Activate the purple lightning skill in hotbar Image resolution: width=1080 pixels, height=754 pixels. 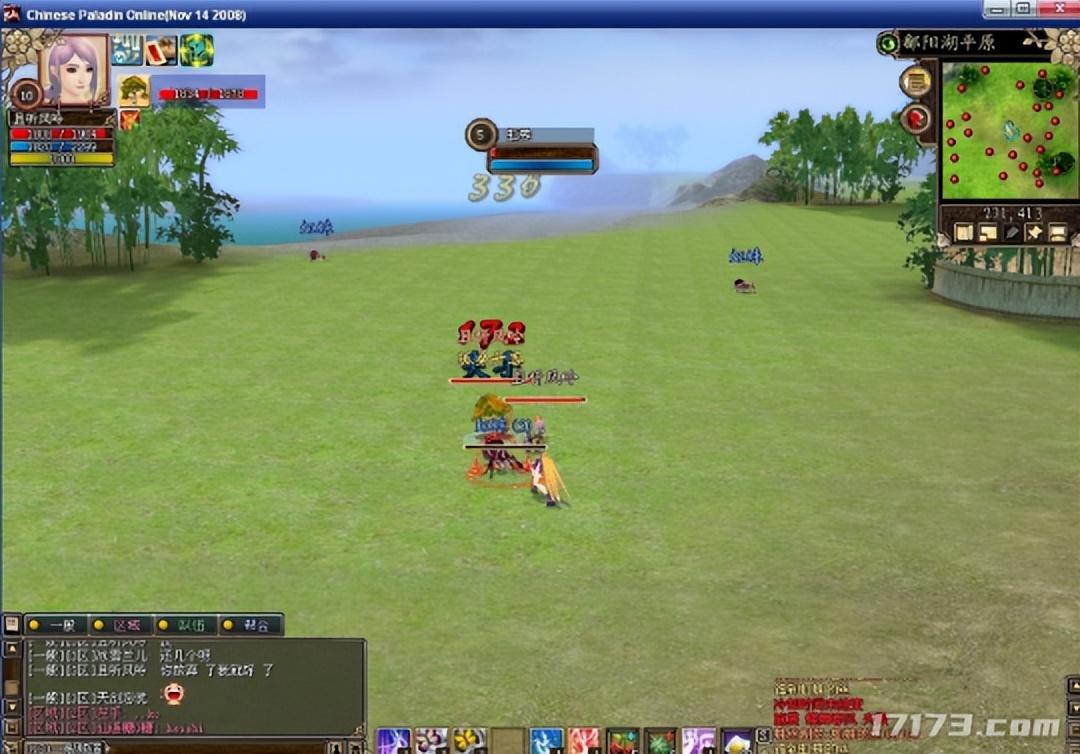[x=393, y=741]
